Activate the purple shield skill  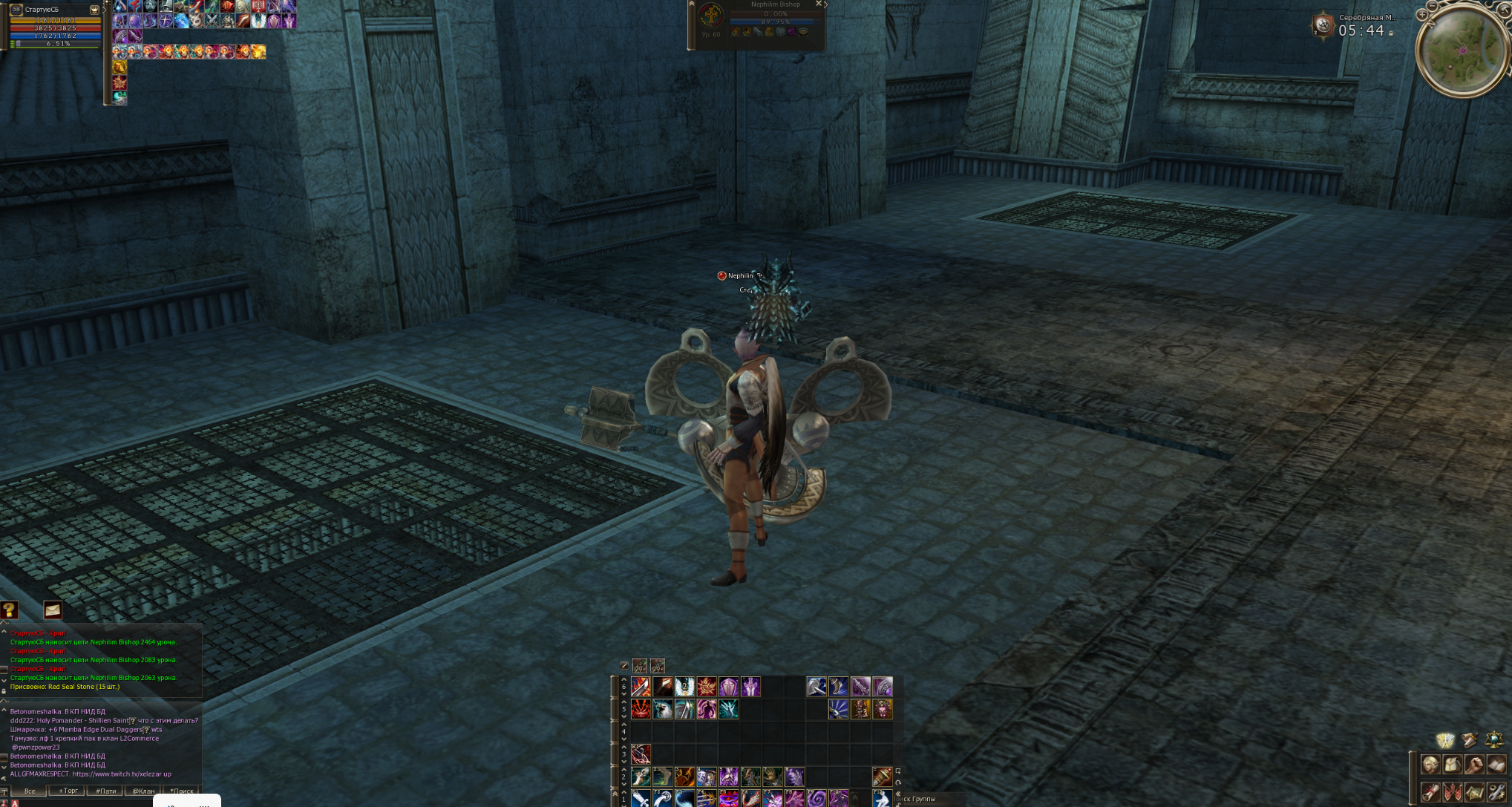[729, 687]
